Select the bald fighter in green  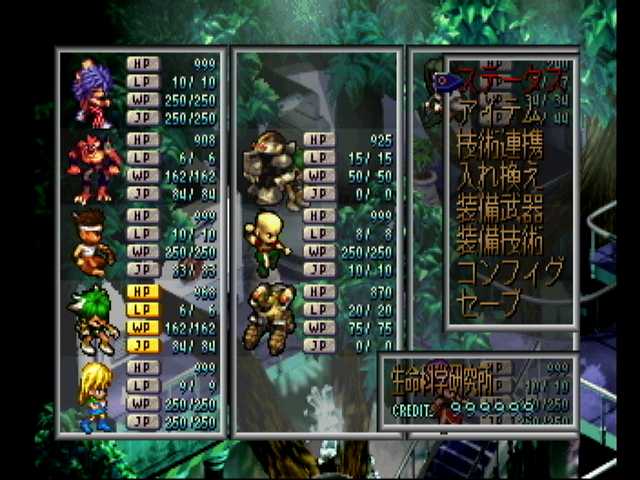270,243
